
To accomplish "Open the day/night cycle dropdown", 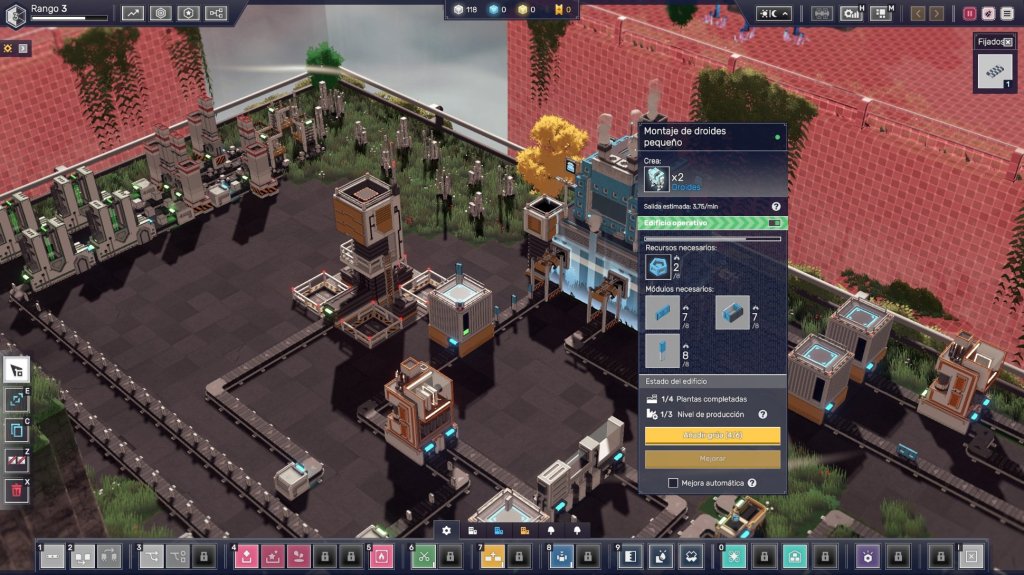I will click(x=774, y=13).
